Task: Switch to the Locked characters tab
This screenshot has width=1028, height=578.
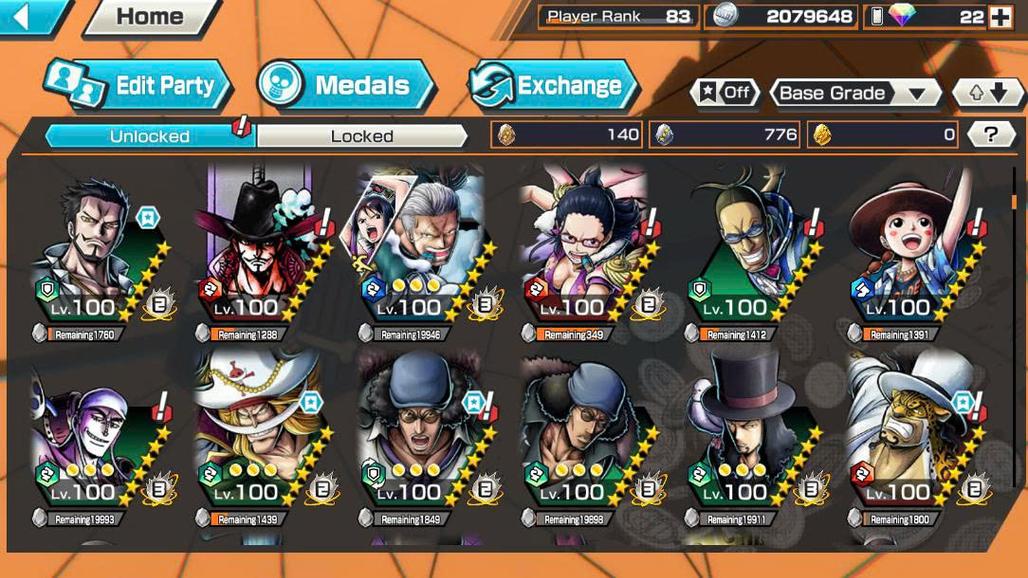Action: (x=361, y=136)
